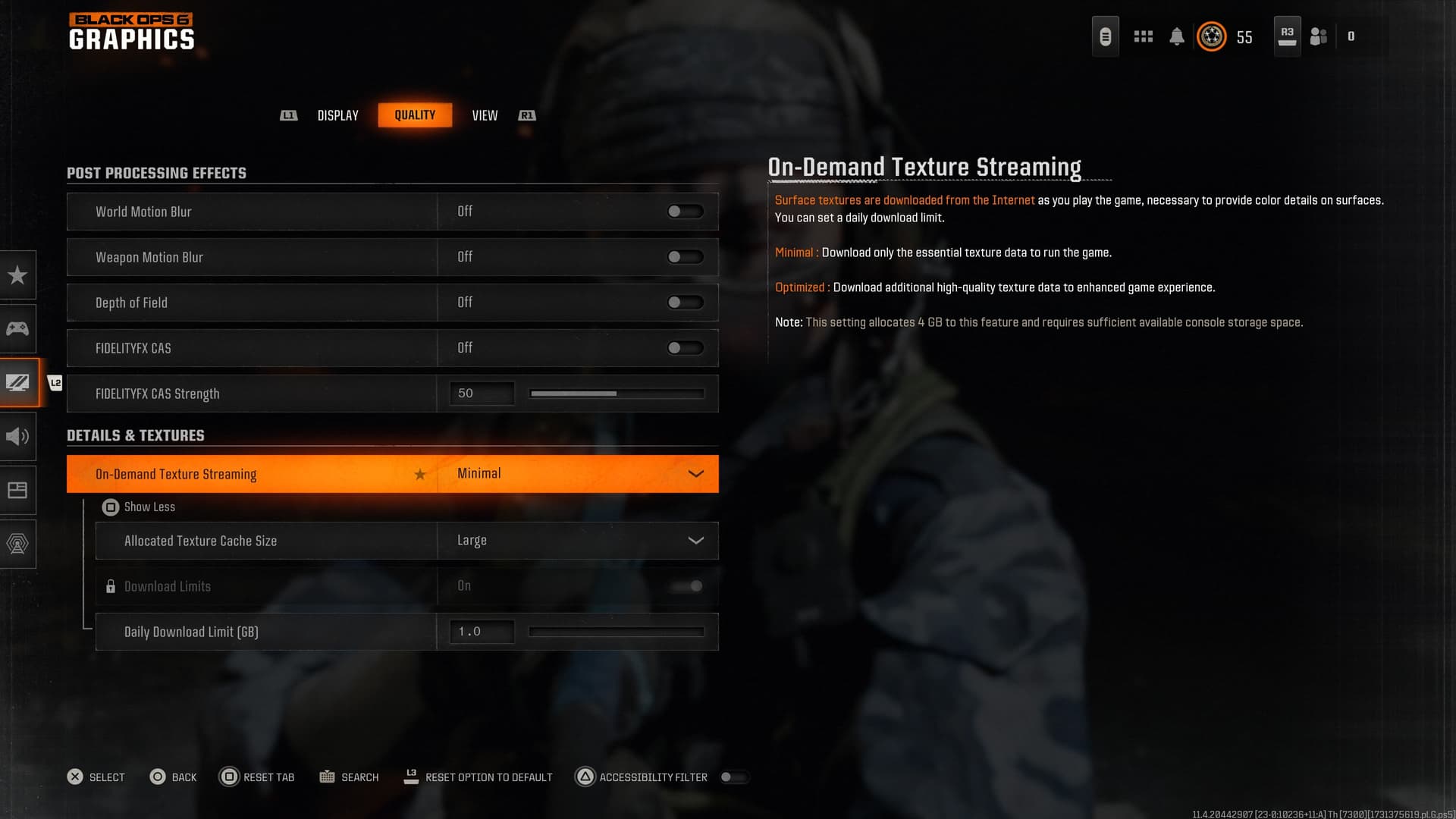Open the Allocated Texture Cache Size dropdown

pos(695,540)
